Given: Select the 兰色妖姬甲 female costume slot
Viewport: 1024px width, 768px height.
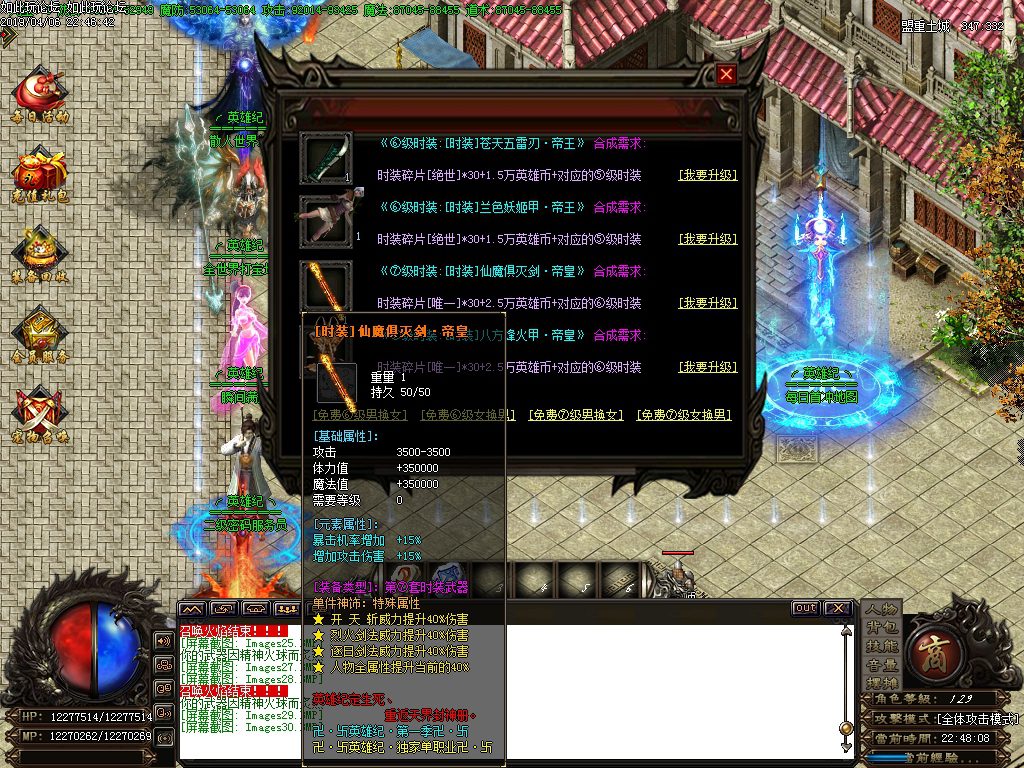Looking at the screenshot, I should [326, 222].
